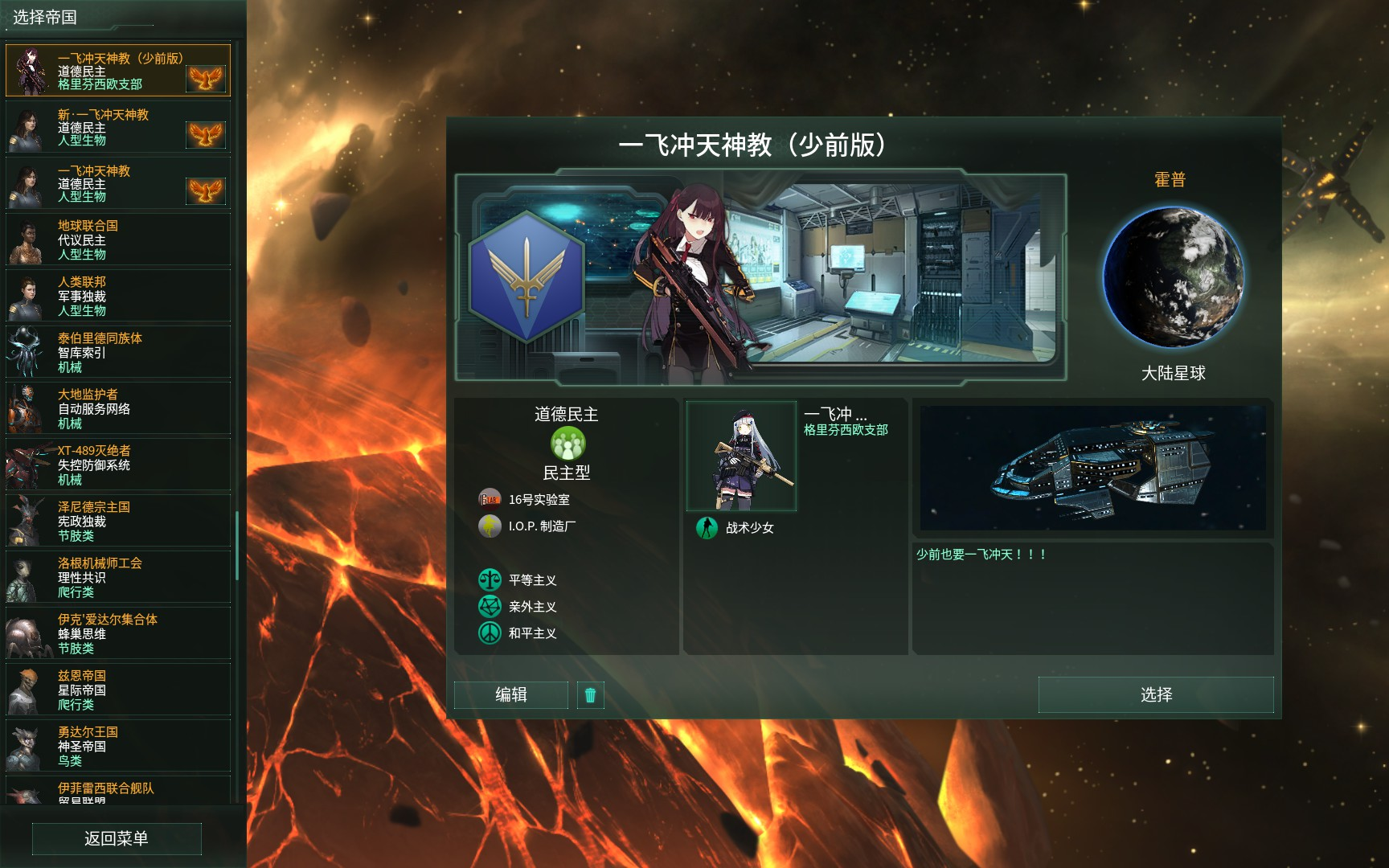Select the 平等主义 ethic icon
The width and height of the screenshot is (1389, 868).
point(490,579)
